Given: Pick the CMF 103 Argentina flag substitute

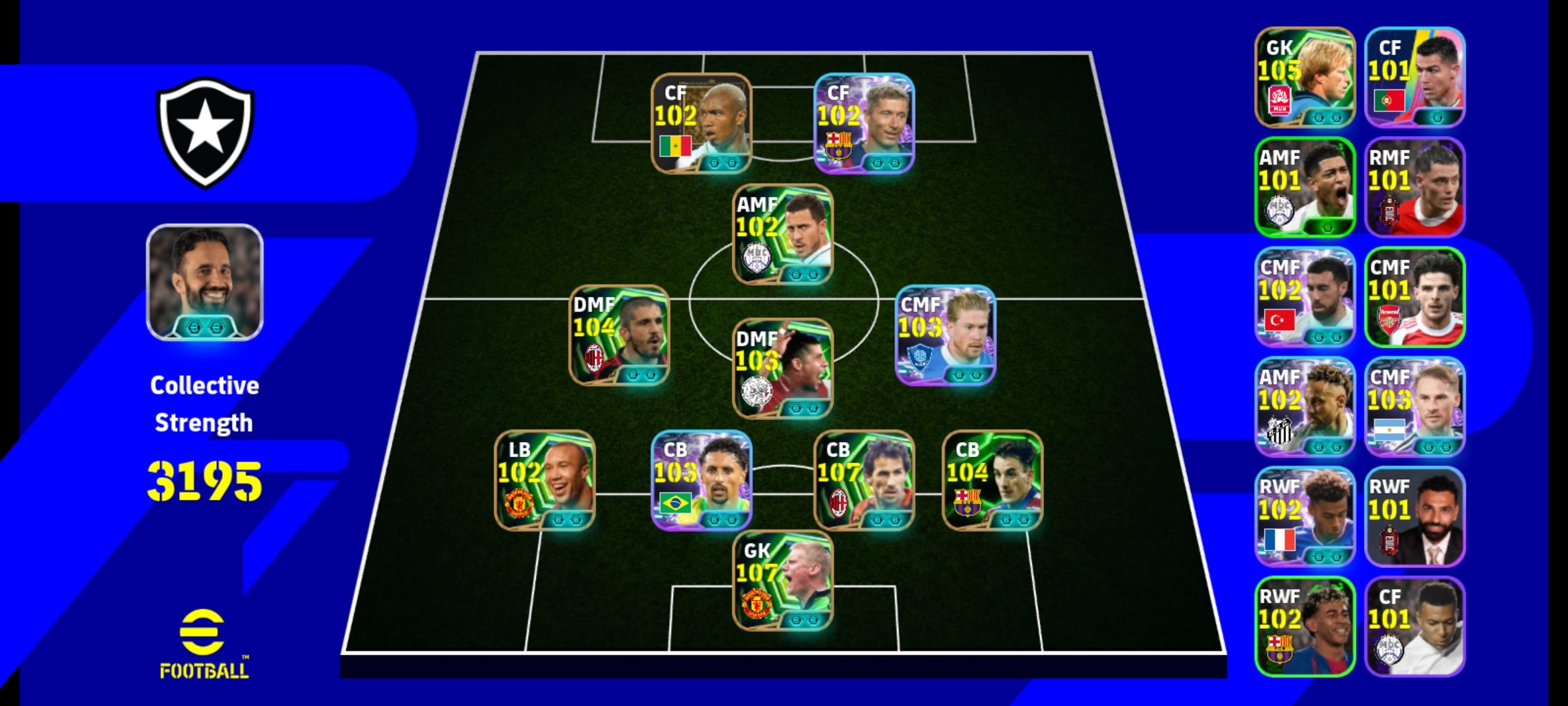Looking at the screenshot, I should [x=1414, y=407].
